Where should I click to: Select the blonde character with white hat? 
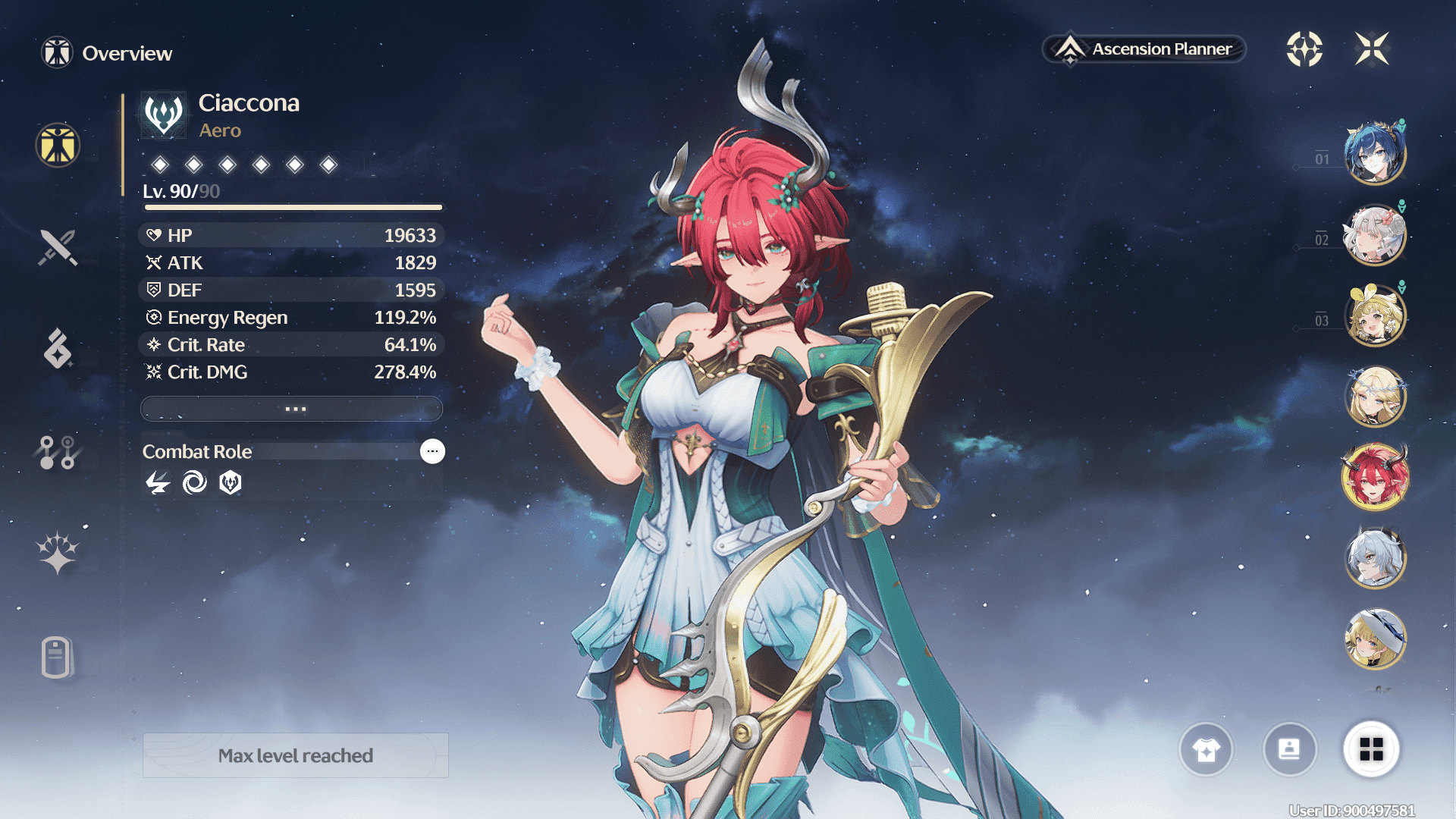tap(1375, 639)
